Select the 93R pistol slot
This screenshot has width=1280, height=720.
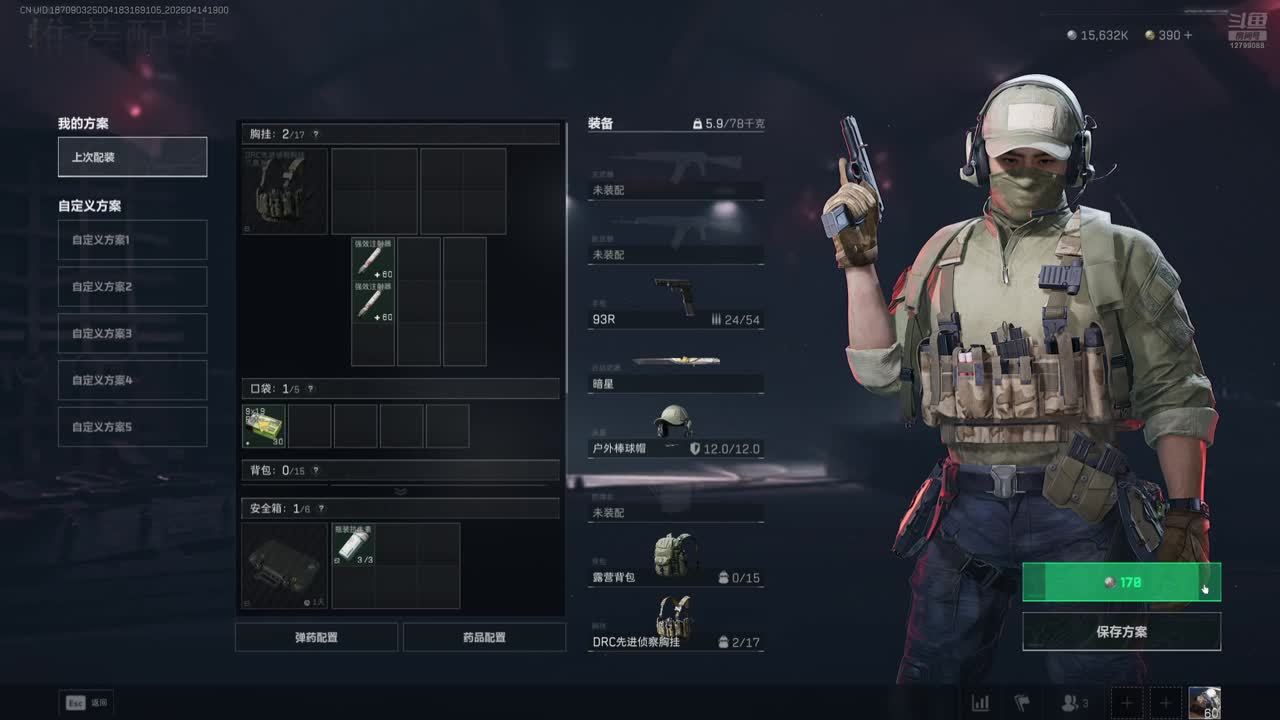click(675, 304)
